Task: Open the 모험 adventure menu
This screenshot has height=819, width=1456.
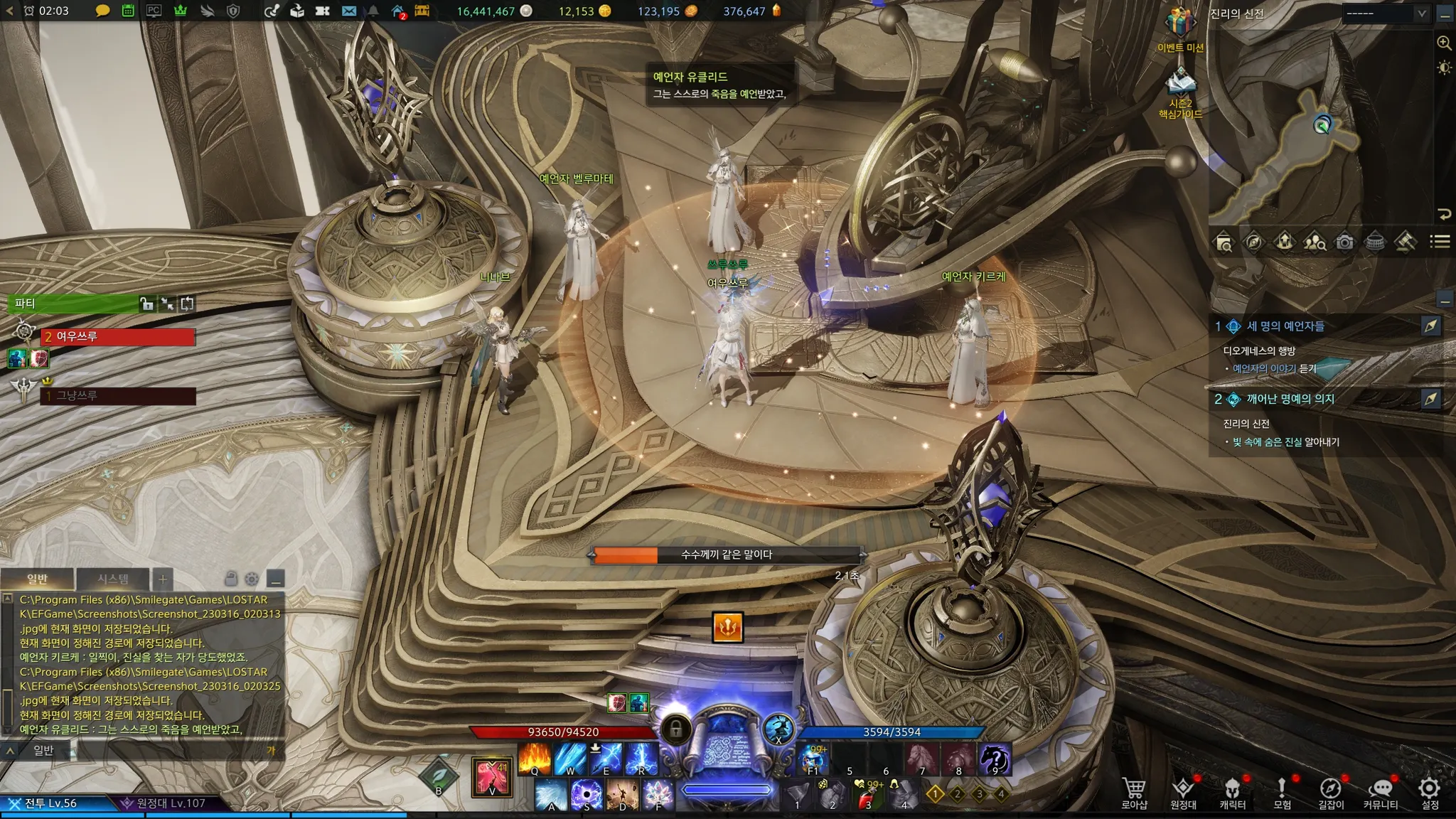Action: point(1281,791)
